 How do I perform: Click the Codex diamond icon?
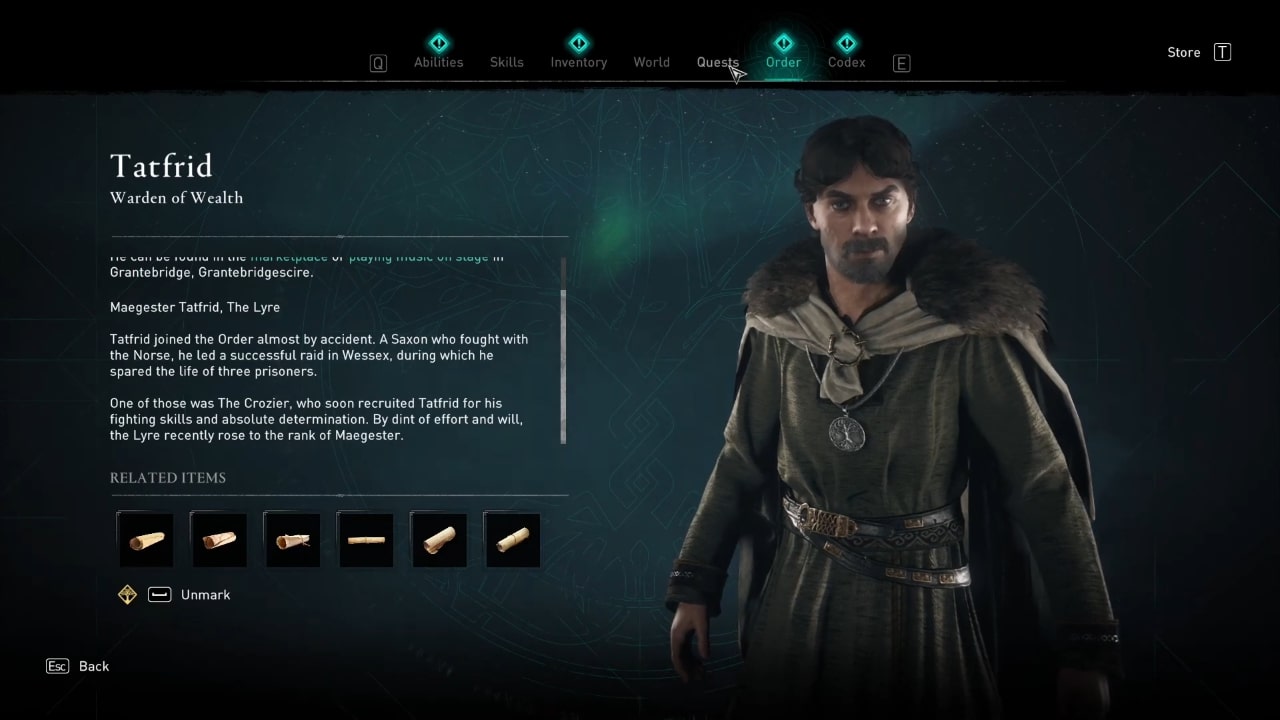point(846,43)
